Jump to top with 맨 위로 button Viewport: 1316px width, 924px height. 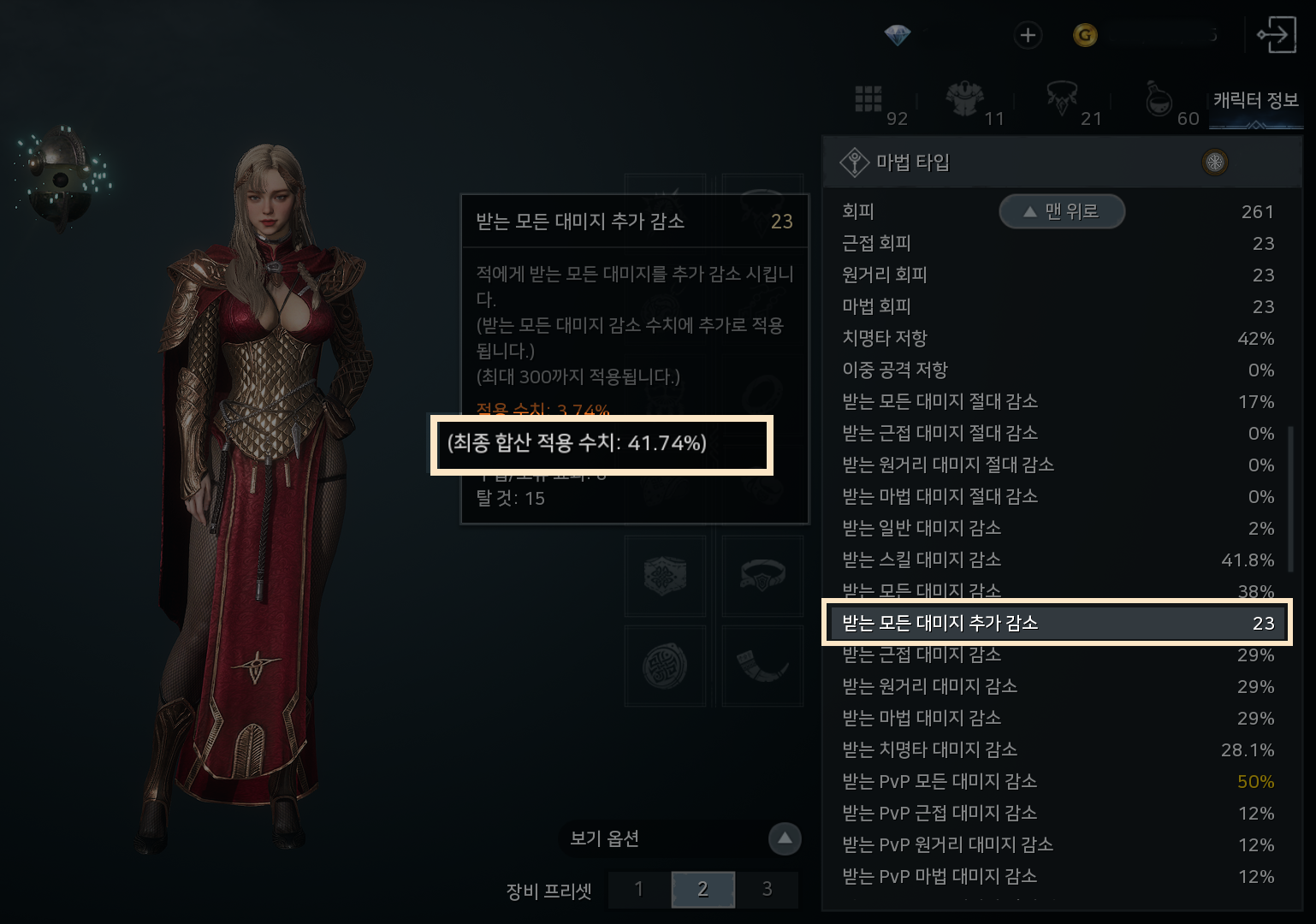[x=1062, y=211]
